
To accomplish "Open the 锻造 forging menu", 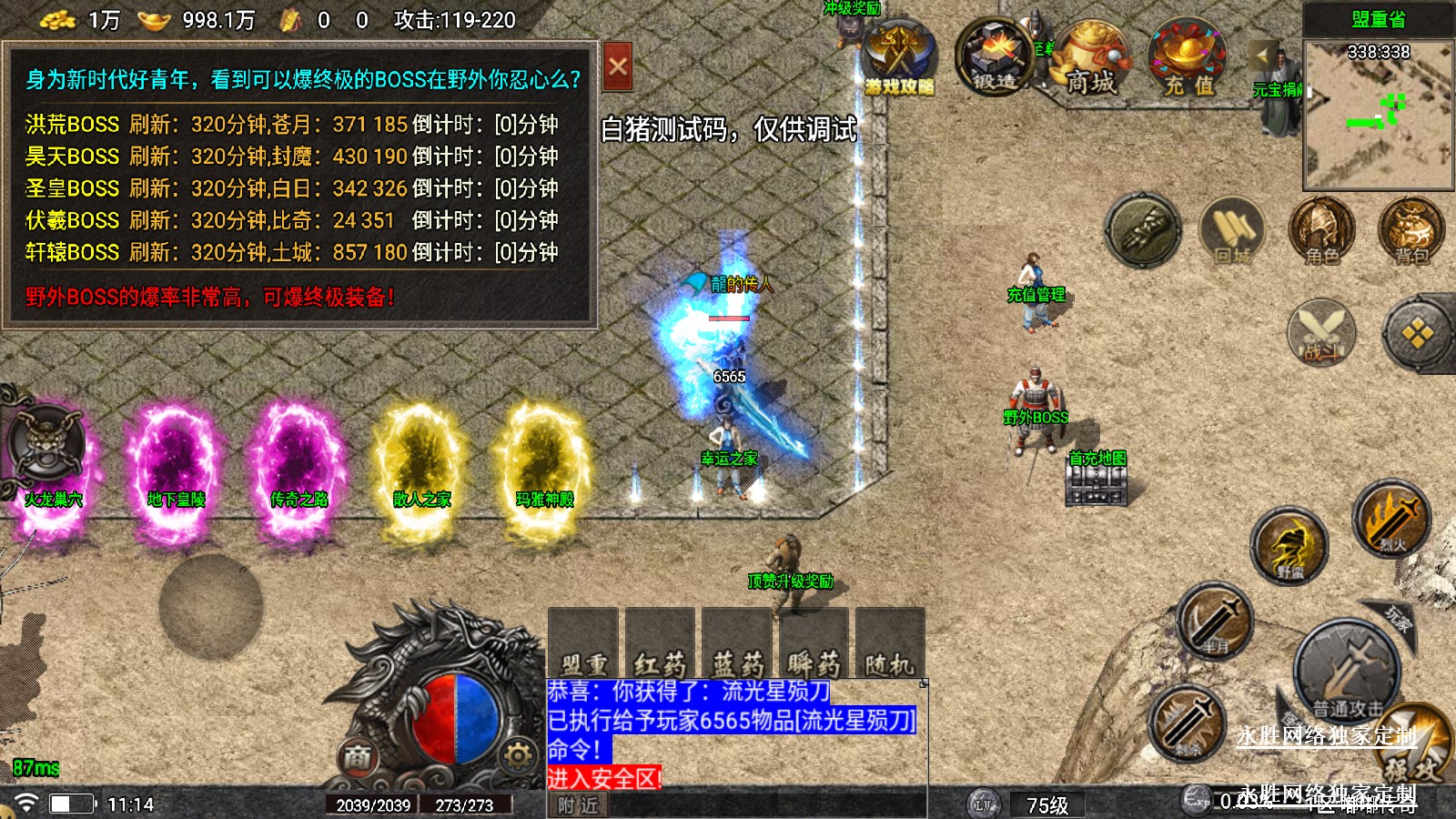I will (993, 58).
